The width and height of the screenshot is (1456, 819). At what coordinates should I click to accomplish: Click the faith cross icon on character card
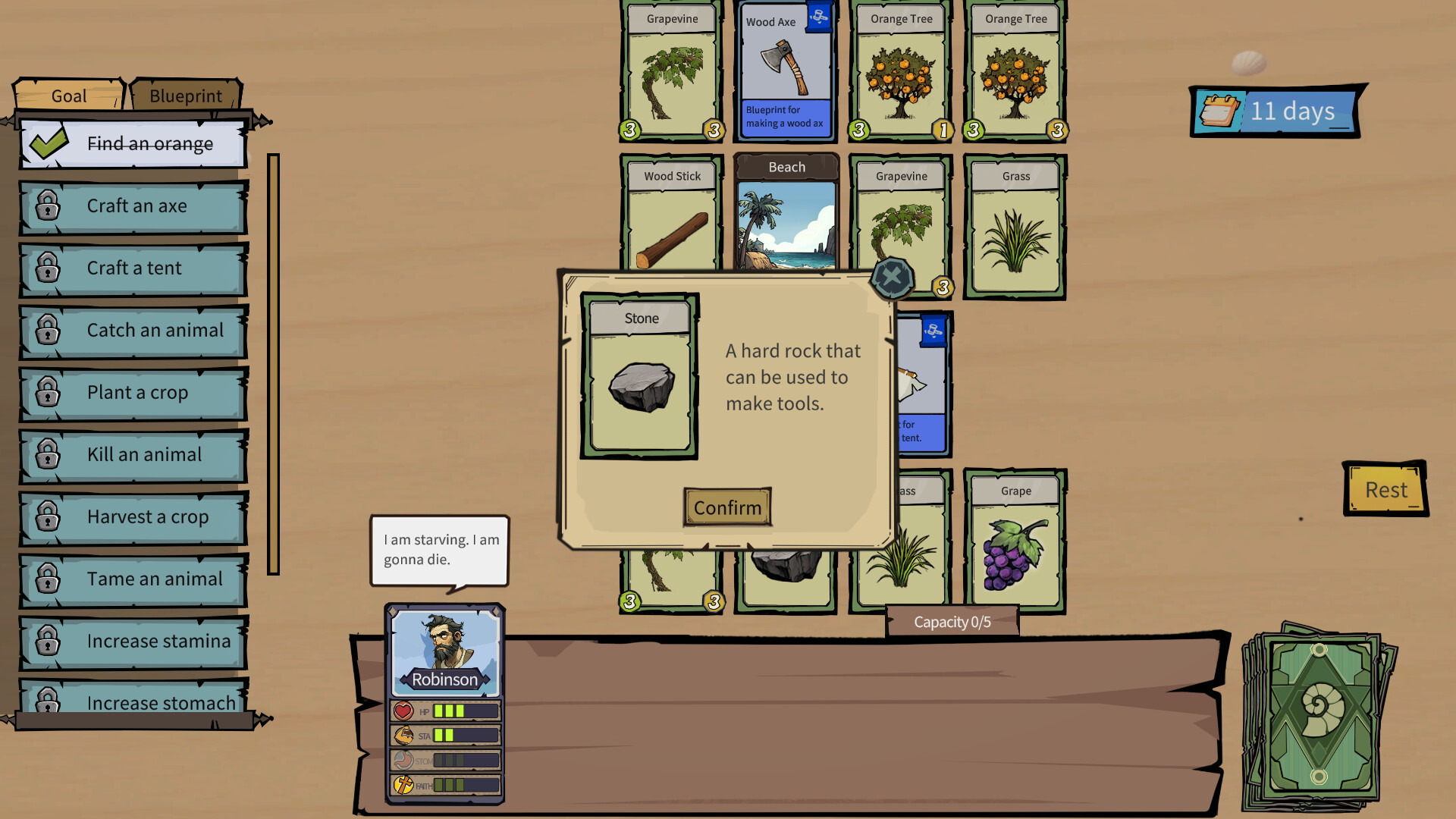point(401,785)
